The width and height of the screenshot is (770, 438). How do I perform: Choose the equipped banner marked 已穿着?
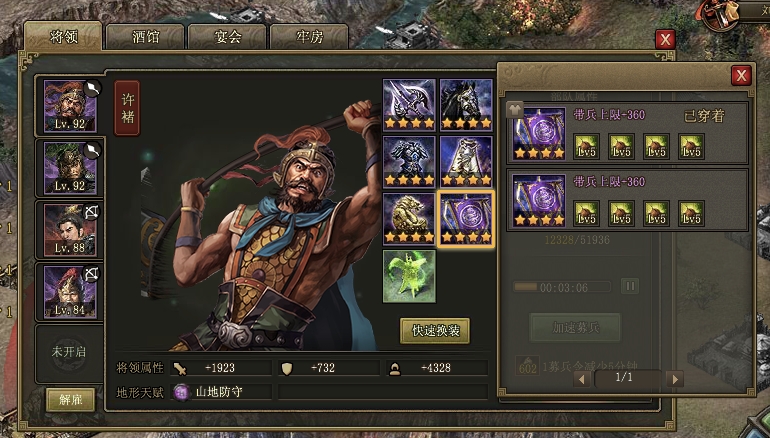[x=539, y=133]
